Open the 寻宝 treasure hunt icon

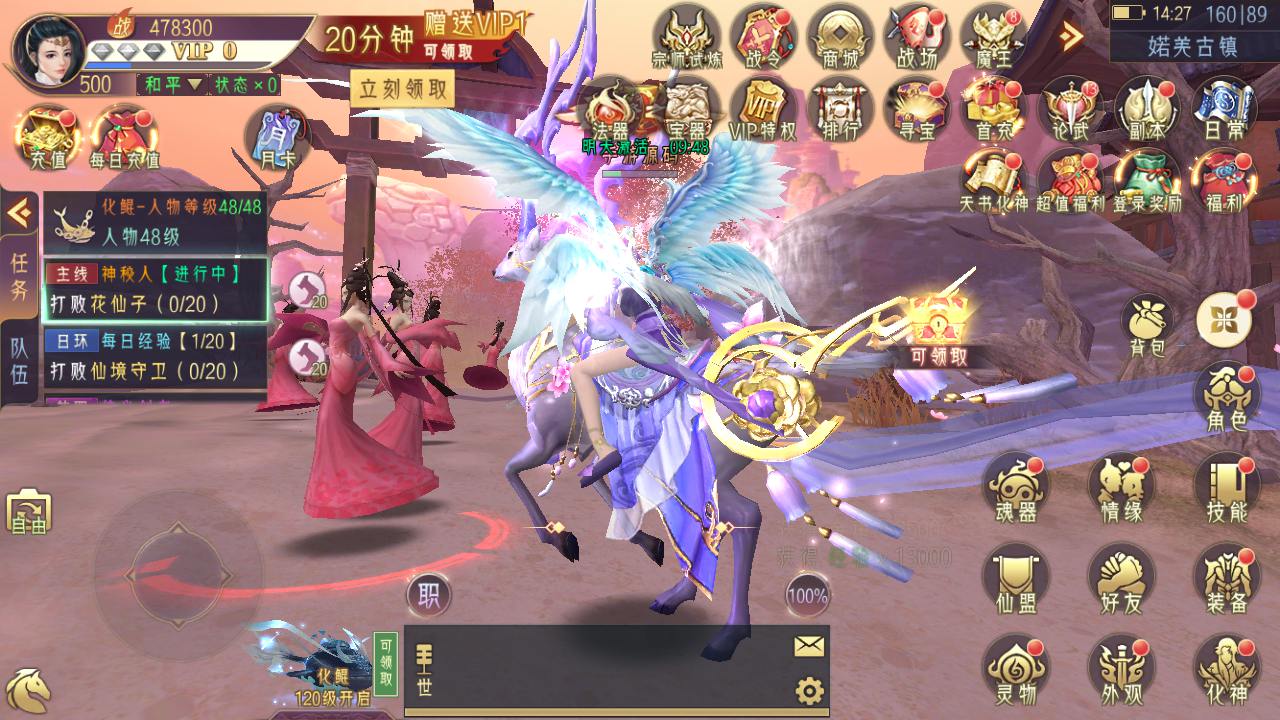pos(916,109)
